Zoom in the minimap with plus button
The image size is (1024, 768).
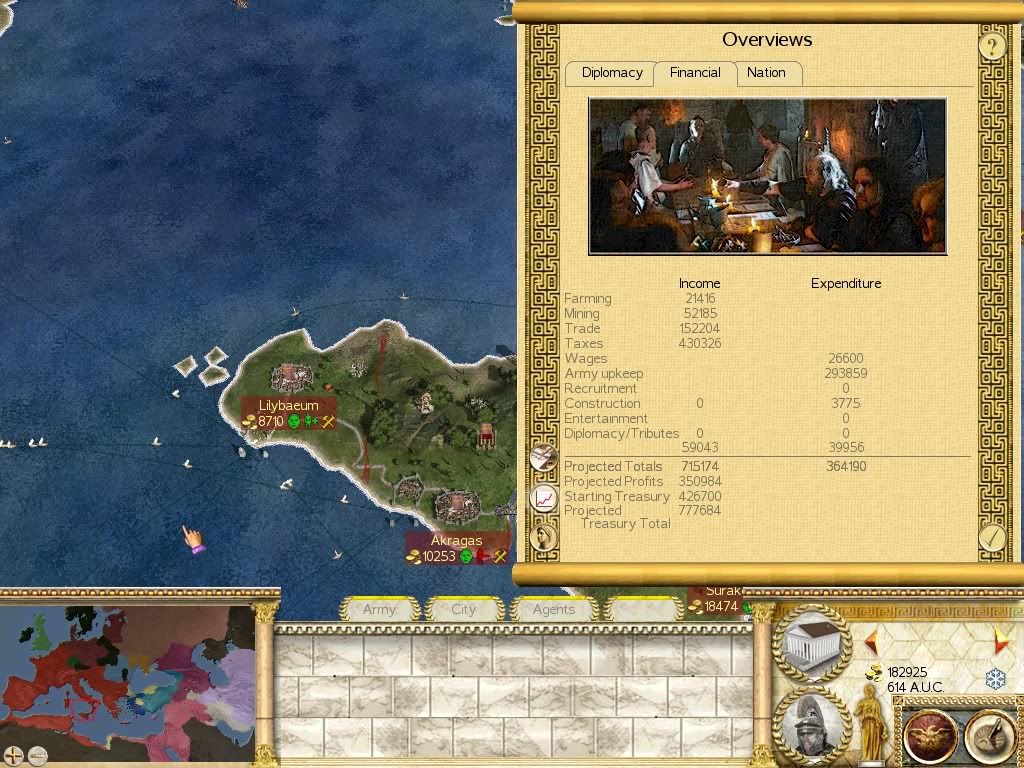tap(13, 755)
